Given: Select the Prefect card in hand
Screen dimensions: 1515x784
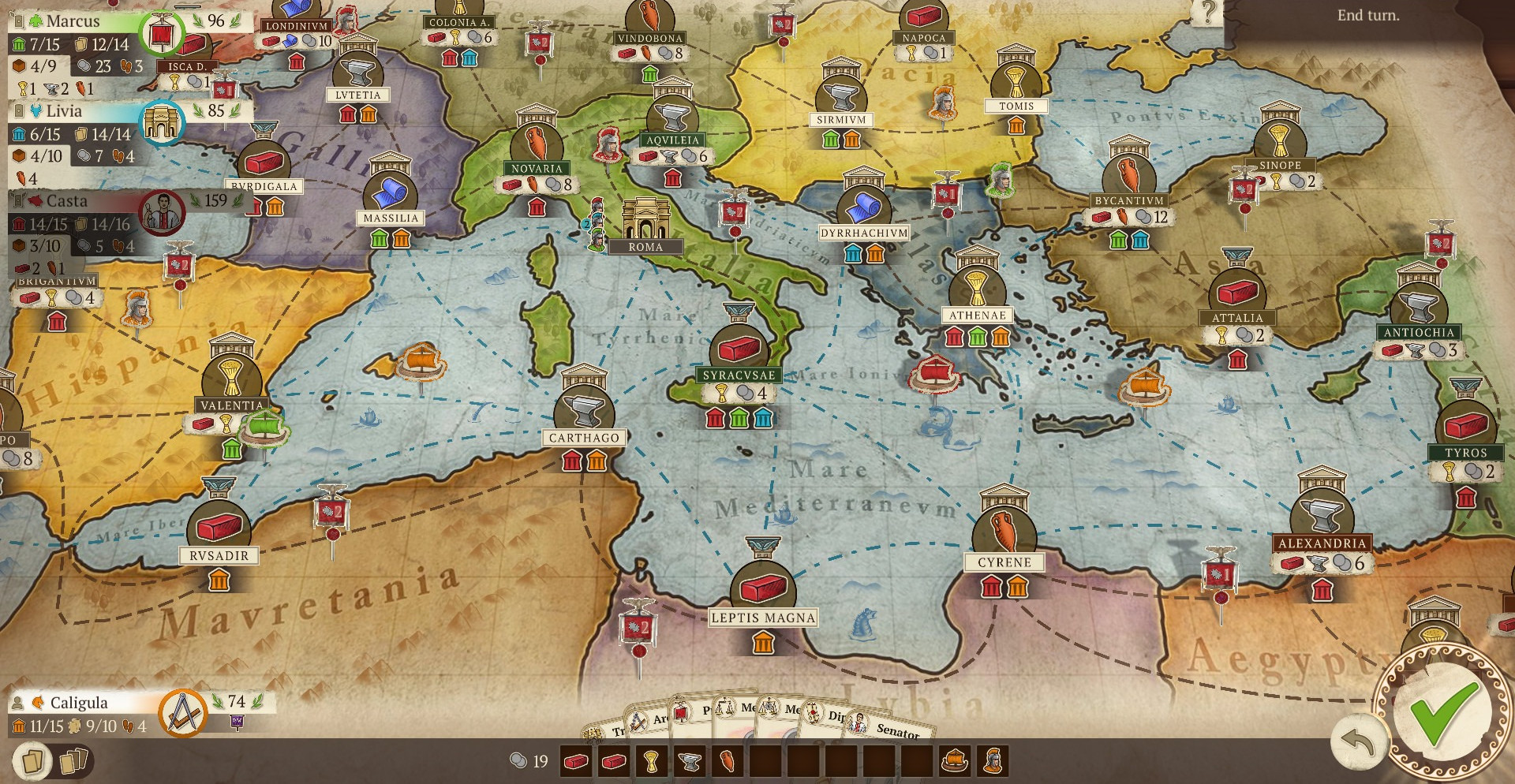Looking at the screenshot, I should tap(696, 712).
